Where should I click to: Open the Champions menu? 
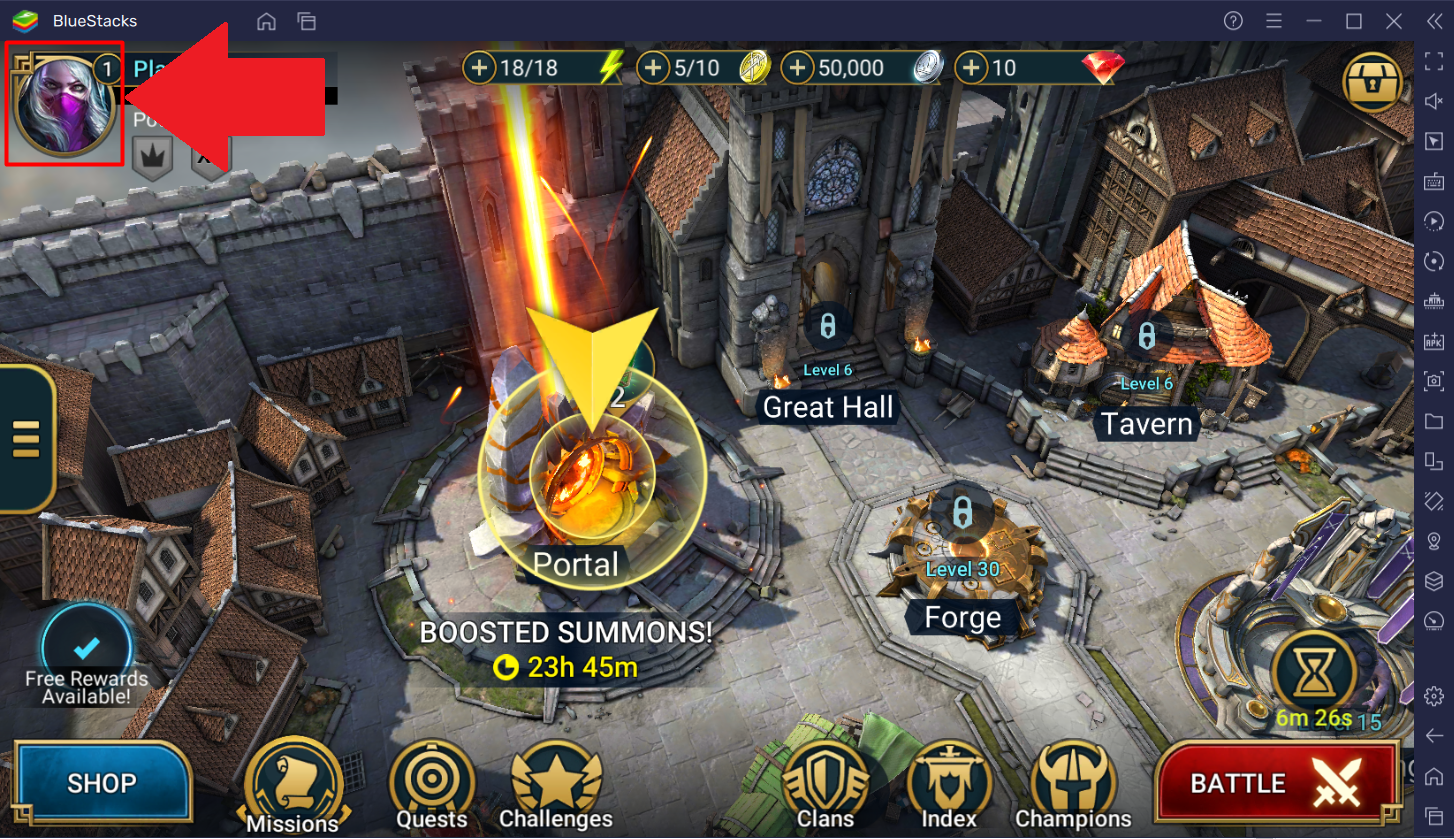1073,787
